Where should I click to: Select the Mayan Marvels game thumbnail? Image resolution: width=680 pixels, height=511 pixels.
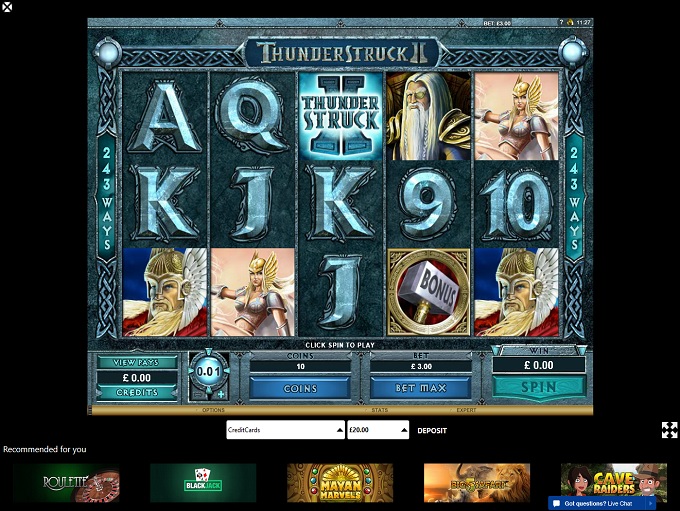pyautogui.click(x=340, y=482)
